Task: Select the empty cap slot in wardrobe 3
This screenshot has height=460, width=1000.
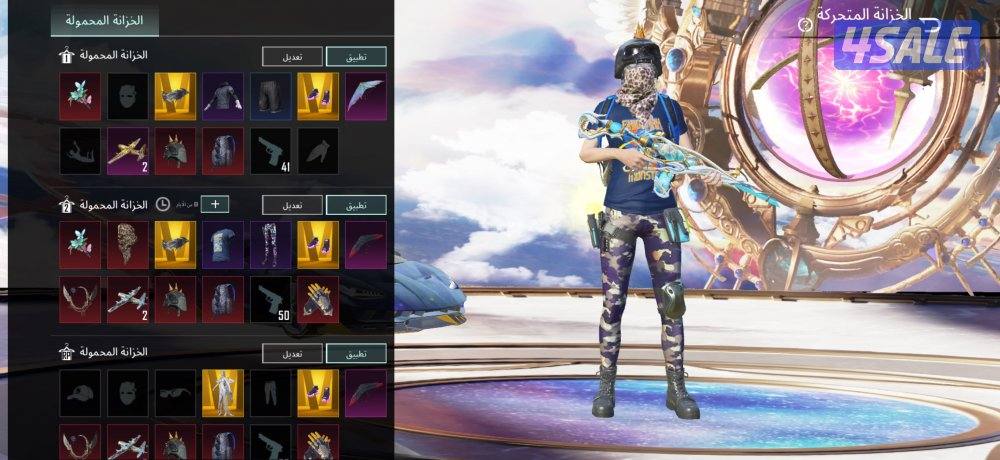Action: [80, 391]
